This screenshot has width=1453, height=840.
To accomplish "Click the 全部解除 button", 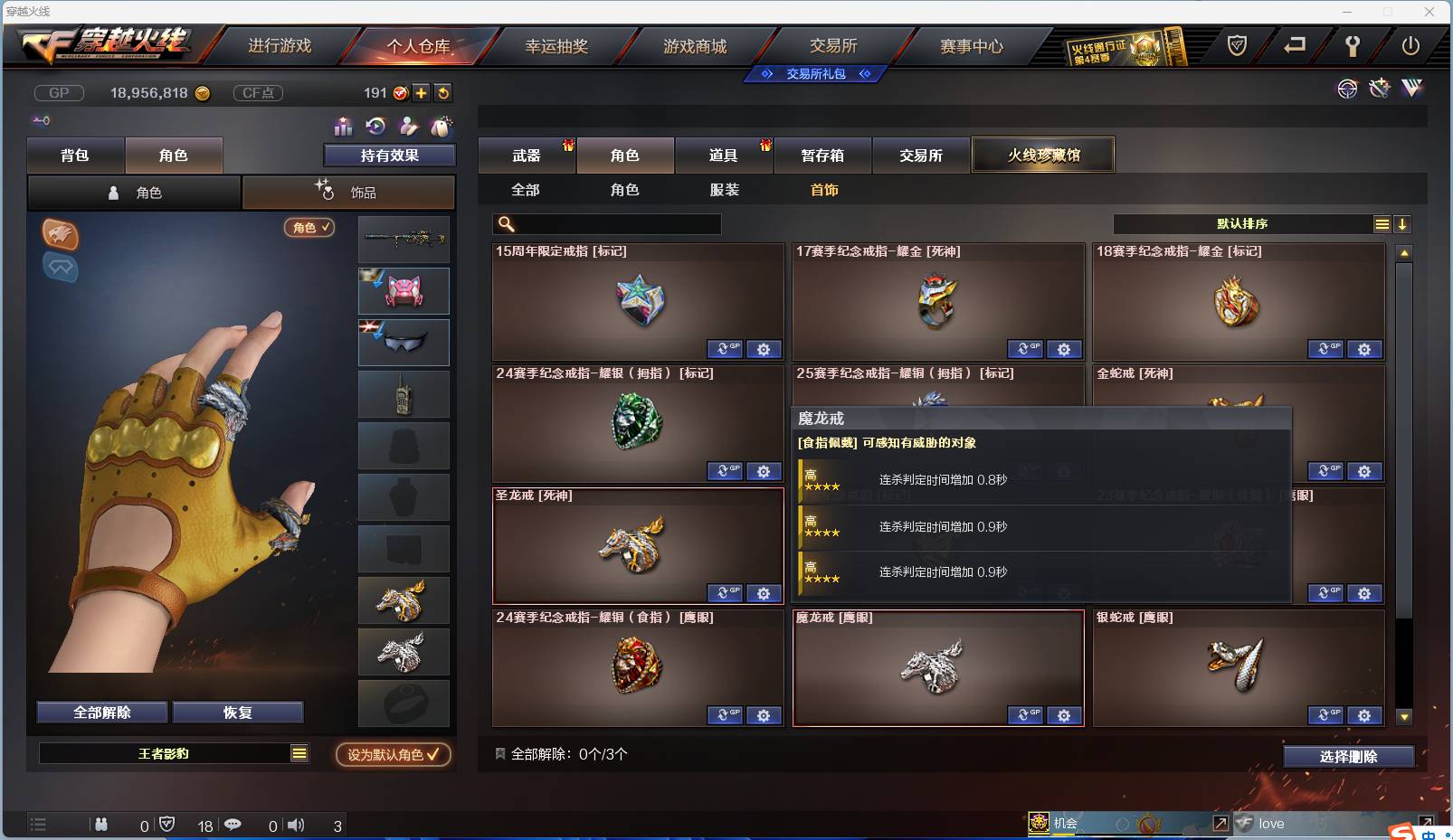I will 101,712.
